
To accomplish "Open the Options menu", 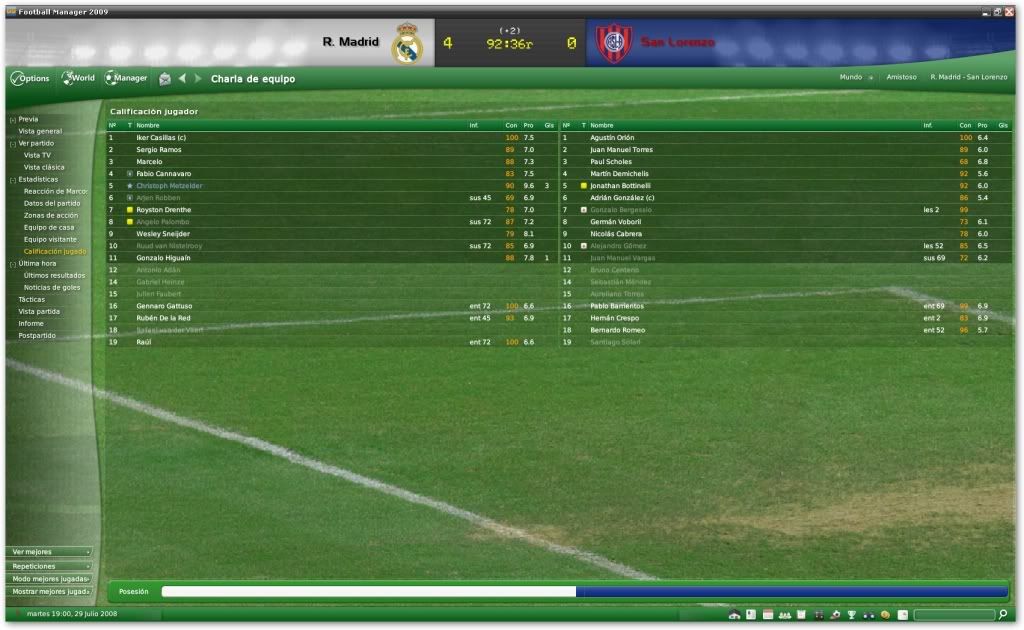I will pyautogui.click(x=30, y=78).
